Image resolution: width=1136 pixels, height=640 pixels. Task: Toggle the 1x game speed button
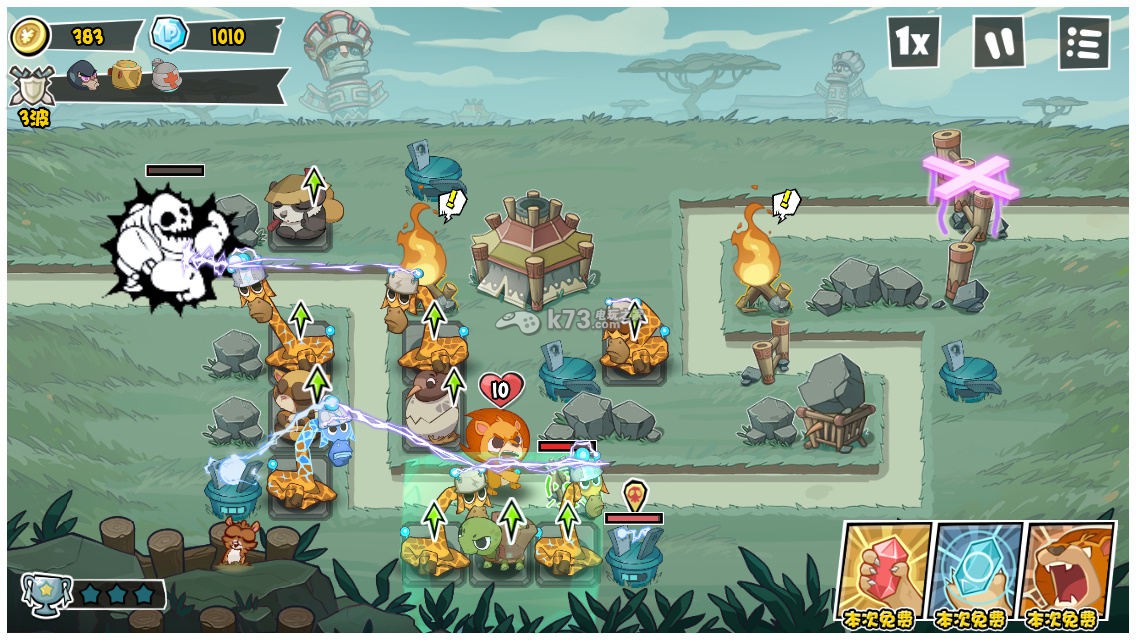click(x=913, y=42)
